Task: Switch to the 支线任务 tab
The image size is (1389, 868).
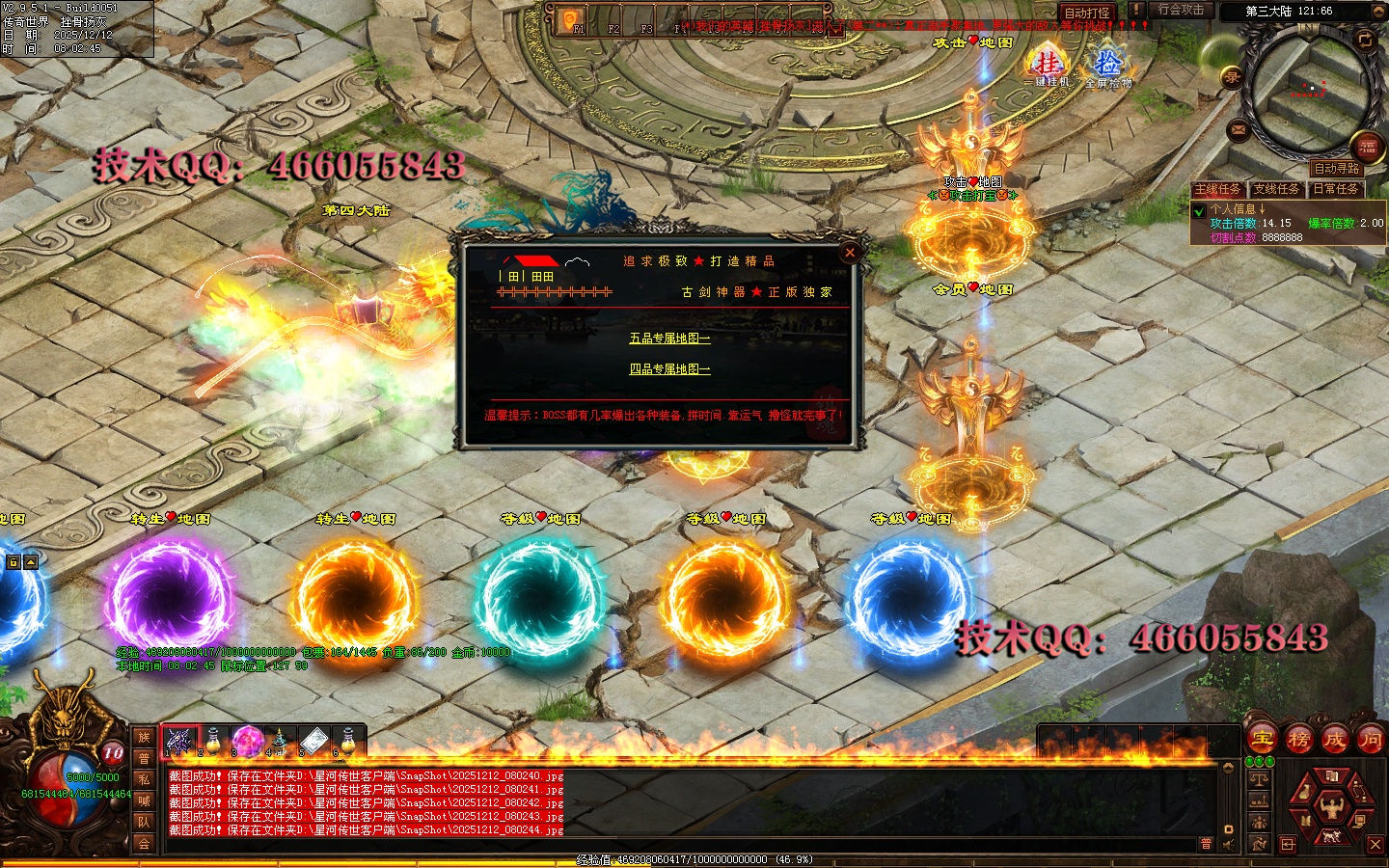Action: coord(1276,189)
